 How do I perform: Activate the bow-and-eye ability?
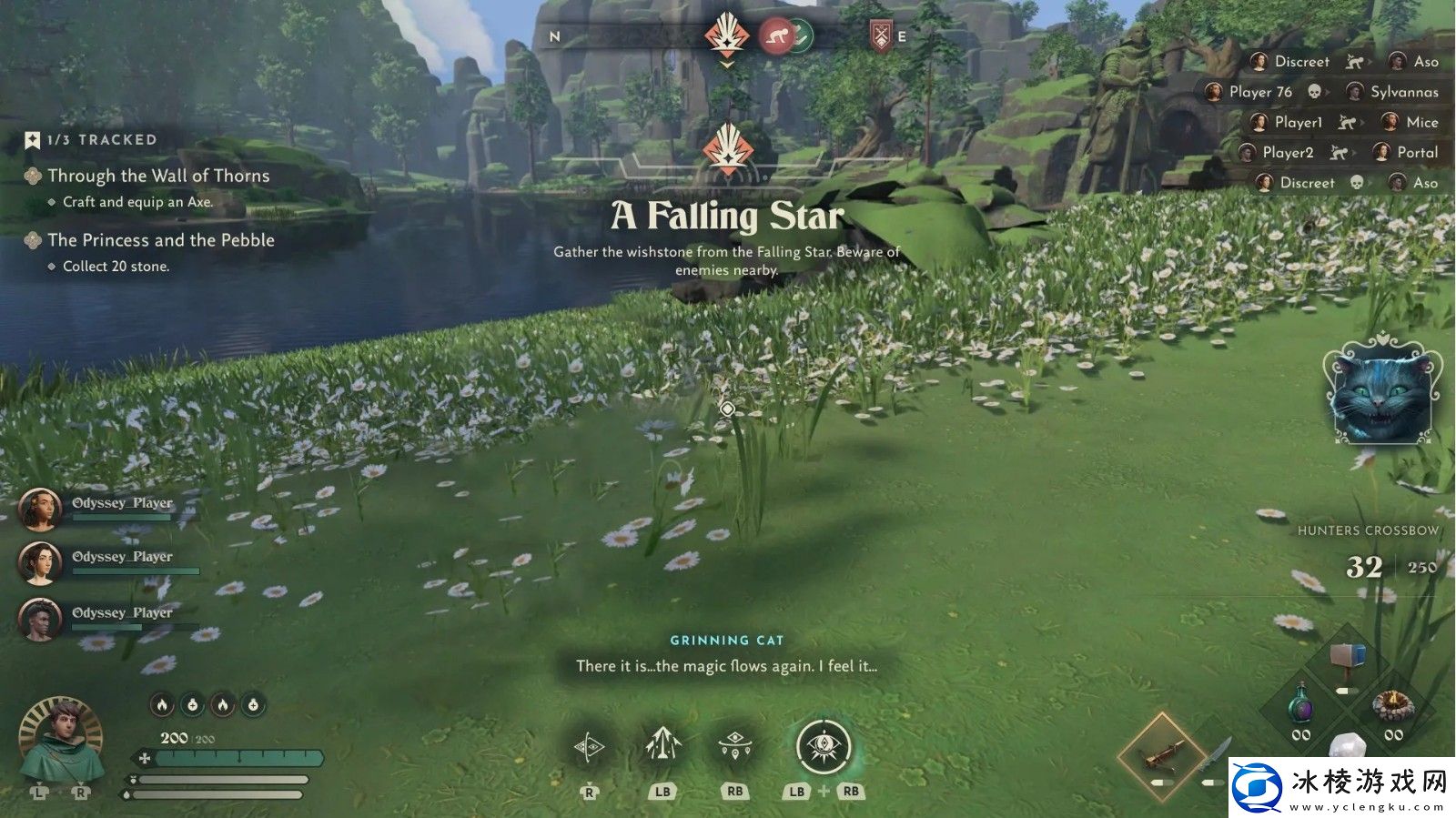(589, 748)
